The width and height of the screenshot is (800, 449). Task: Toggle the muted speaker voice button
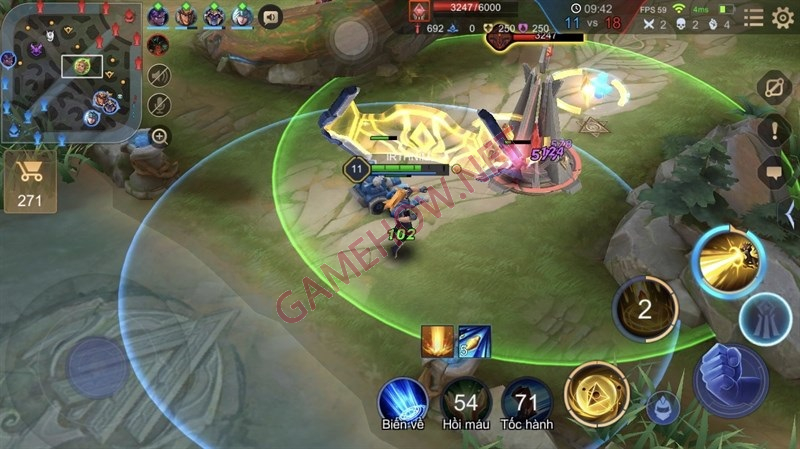[x=158, y=75]
